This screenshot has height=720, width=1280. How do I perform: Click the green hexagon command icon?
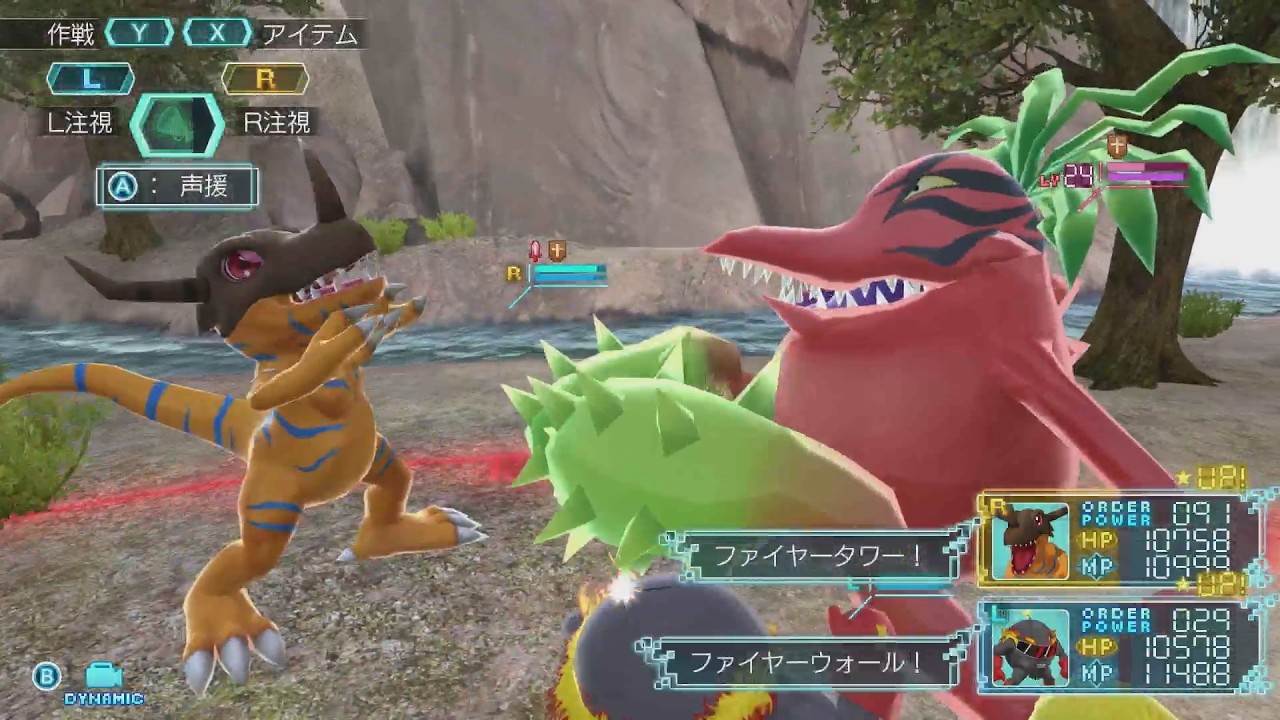(x=177, y=124)
